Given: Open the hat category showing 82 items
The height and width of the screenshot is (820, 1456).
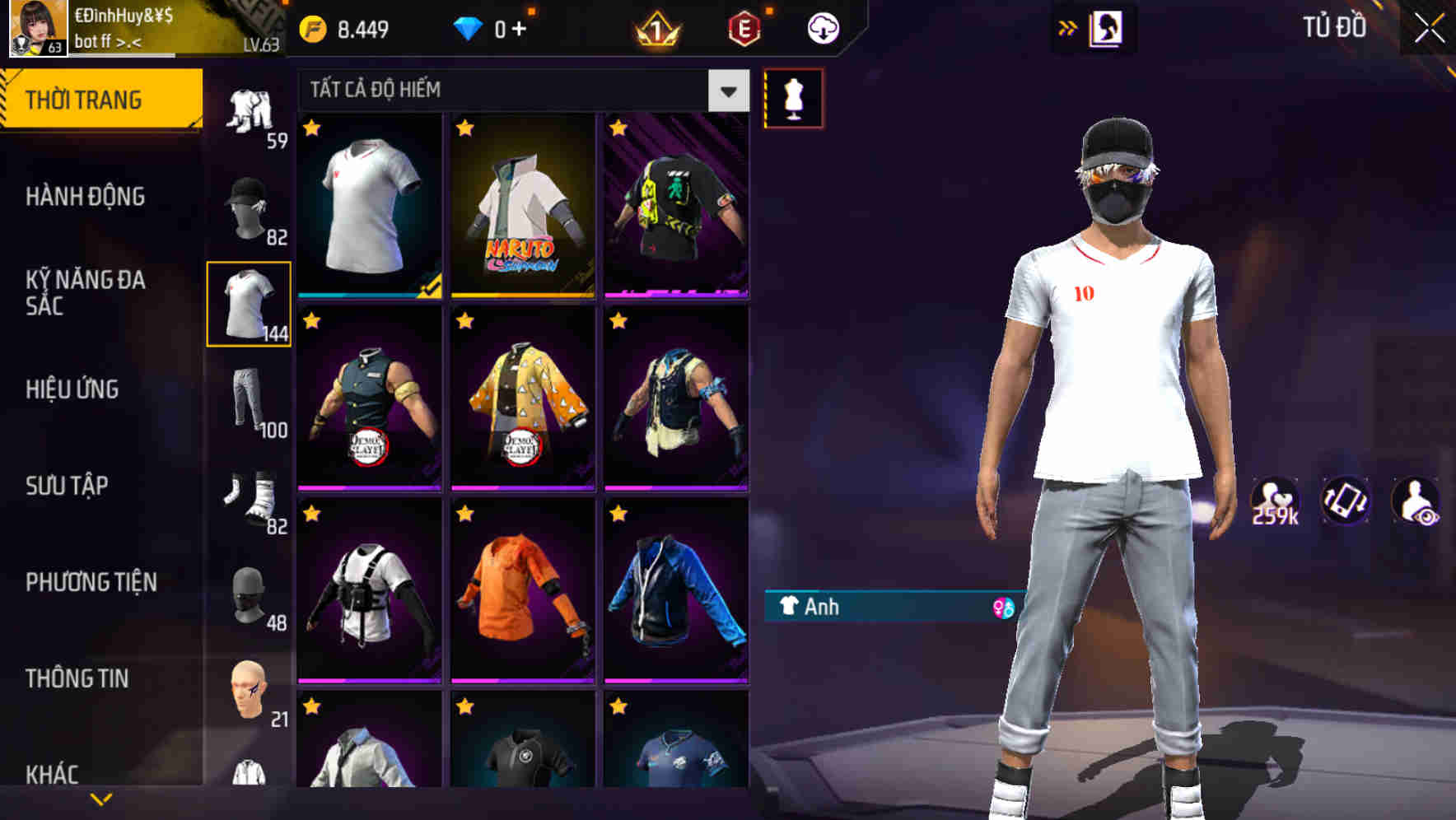Looking at the screenshot, I should (x=250, y=203).
